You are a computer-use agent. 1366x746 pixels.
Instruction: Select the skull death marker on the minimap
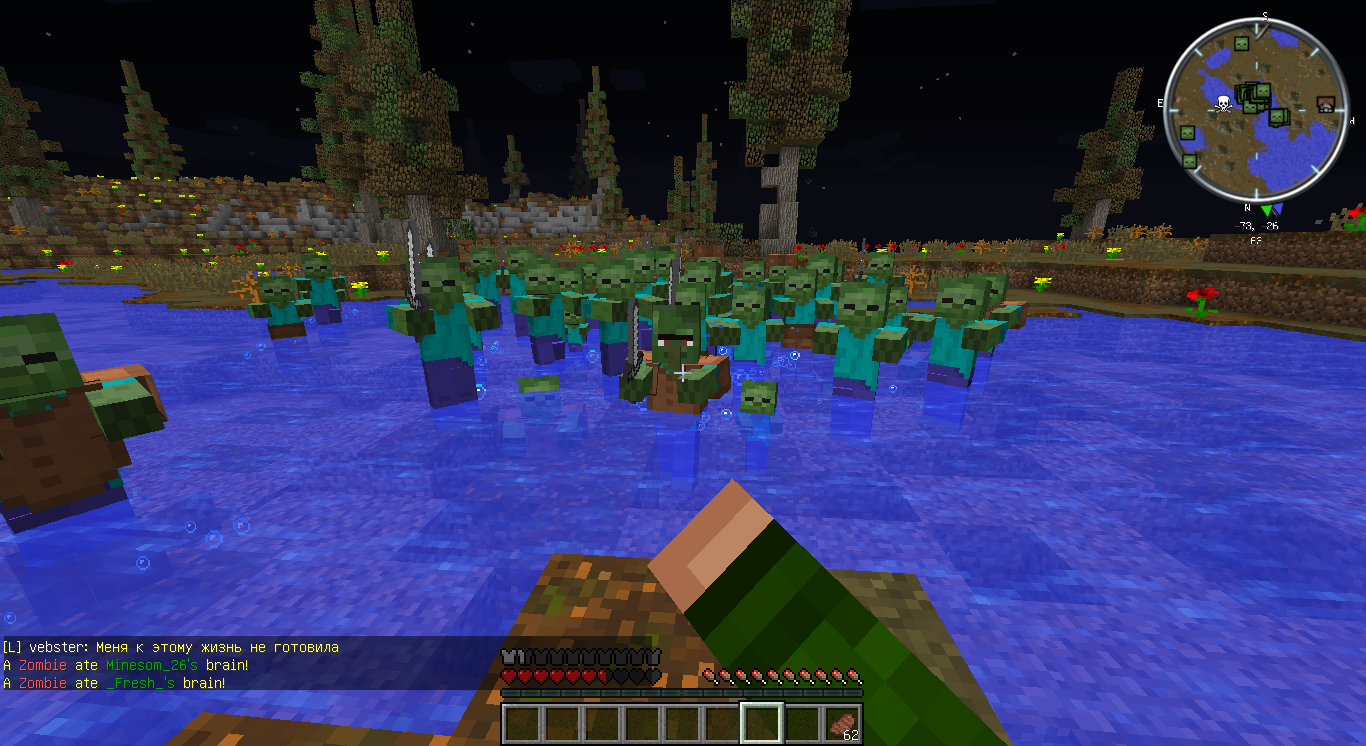point(1222,103)
